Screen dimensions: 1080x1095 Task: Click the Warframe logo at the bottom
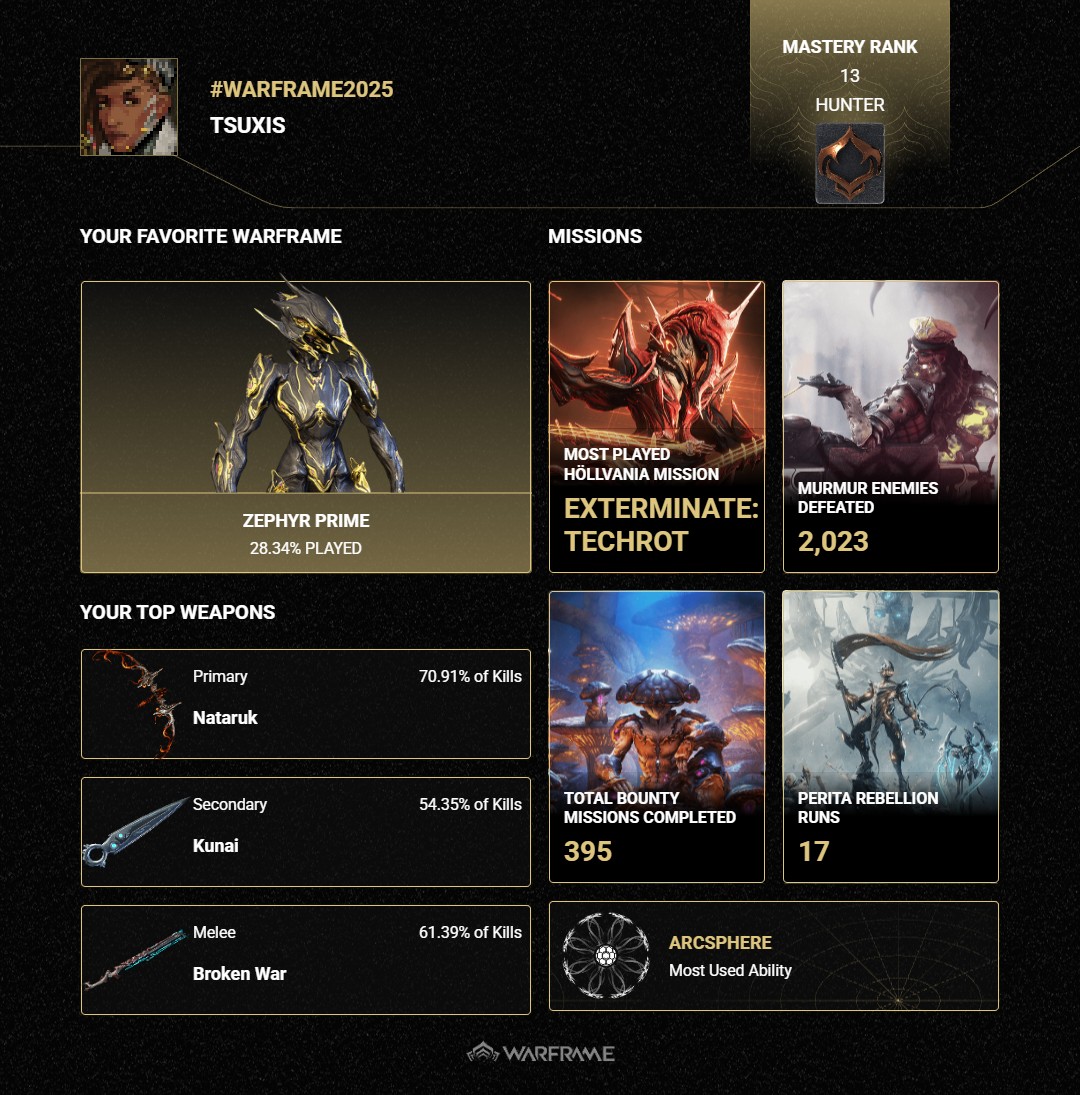click(541, 1053)
